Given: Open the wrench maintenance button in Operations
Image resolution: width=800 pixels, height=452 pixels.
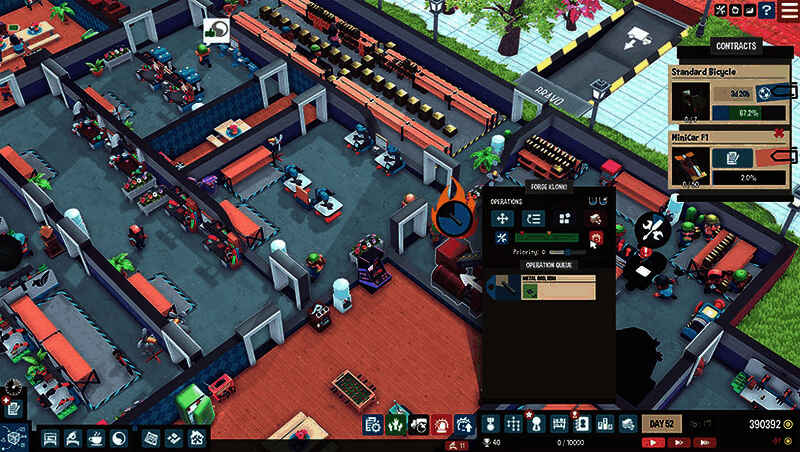Looking at the screenshot, I should pos(502,237).
